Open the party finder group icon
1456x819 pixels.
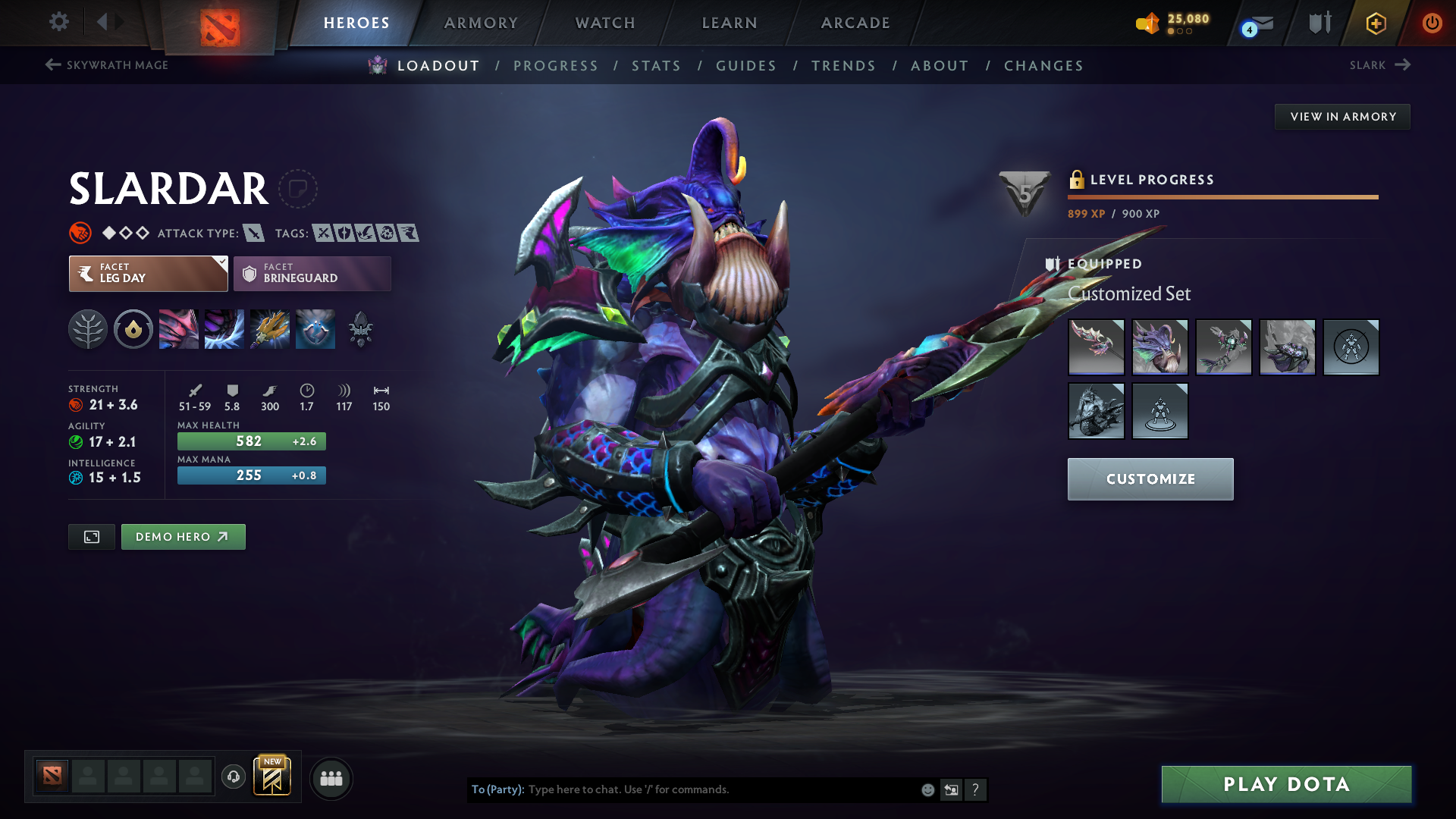click(331, 778)
